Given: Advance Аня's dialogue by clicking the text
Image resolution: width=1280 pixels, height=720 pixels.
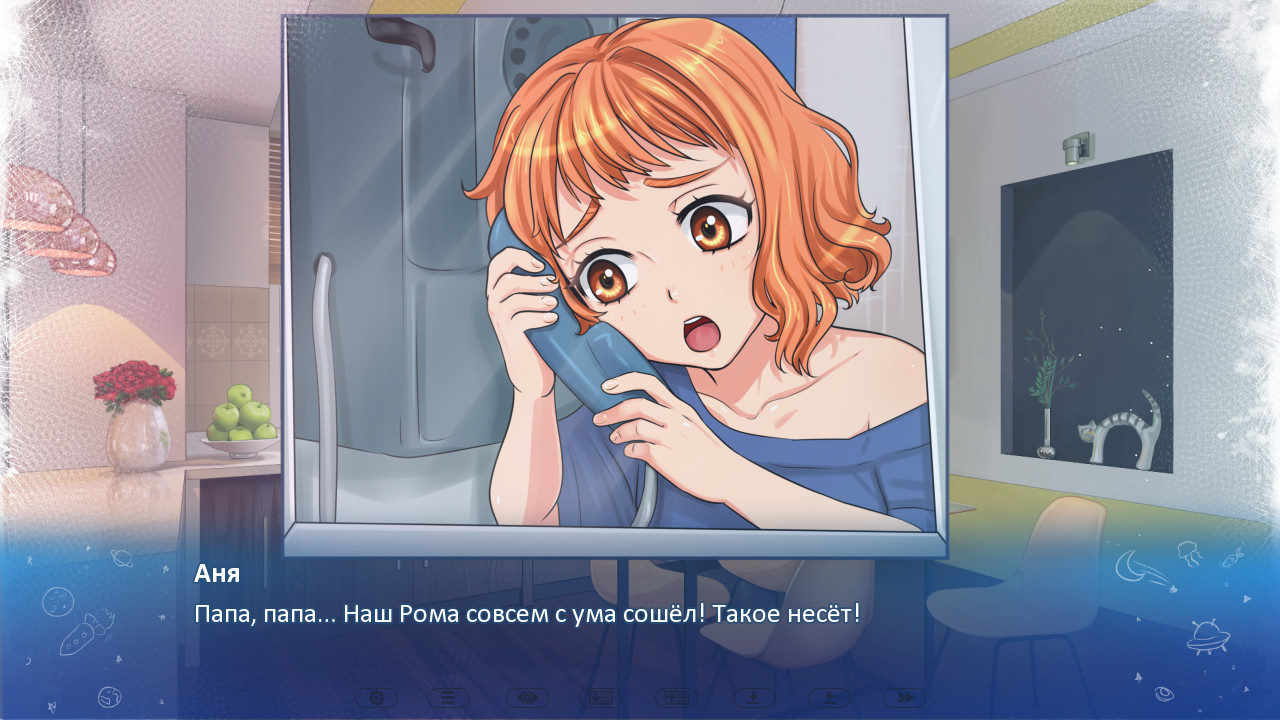Looking at the screenshot, I should coord(527,614).
